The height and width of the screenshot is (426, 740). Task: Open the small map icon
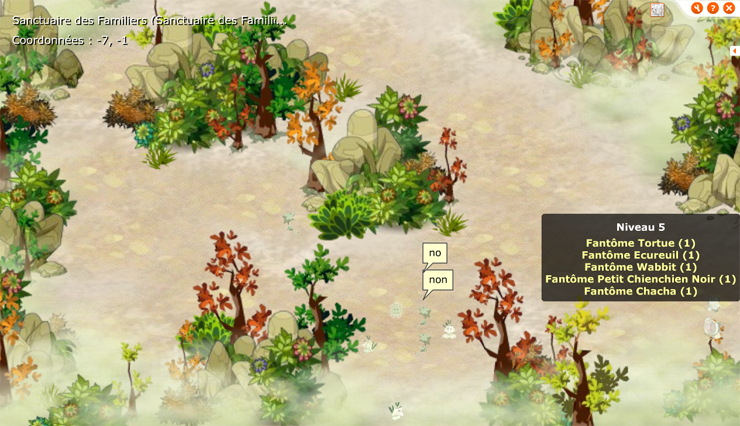tap(657, 10)
